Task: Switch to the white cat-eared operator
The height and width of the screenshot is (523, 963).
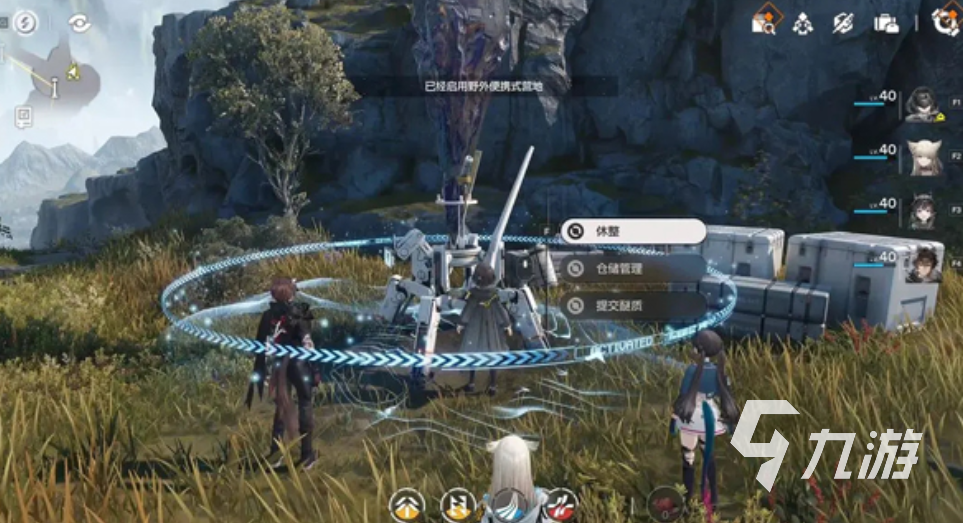Action: 923,158
